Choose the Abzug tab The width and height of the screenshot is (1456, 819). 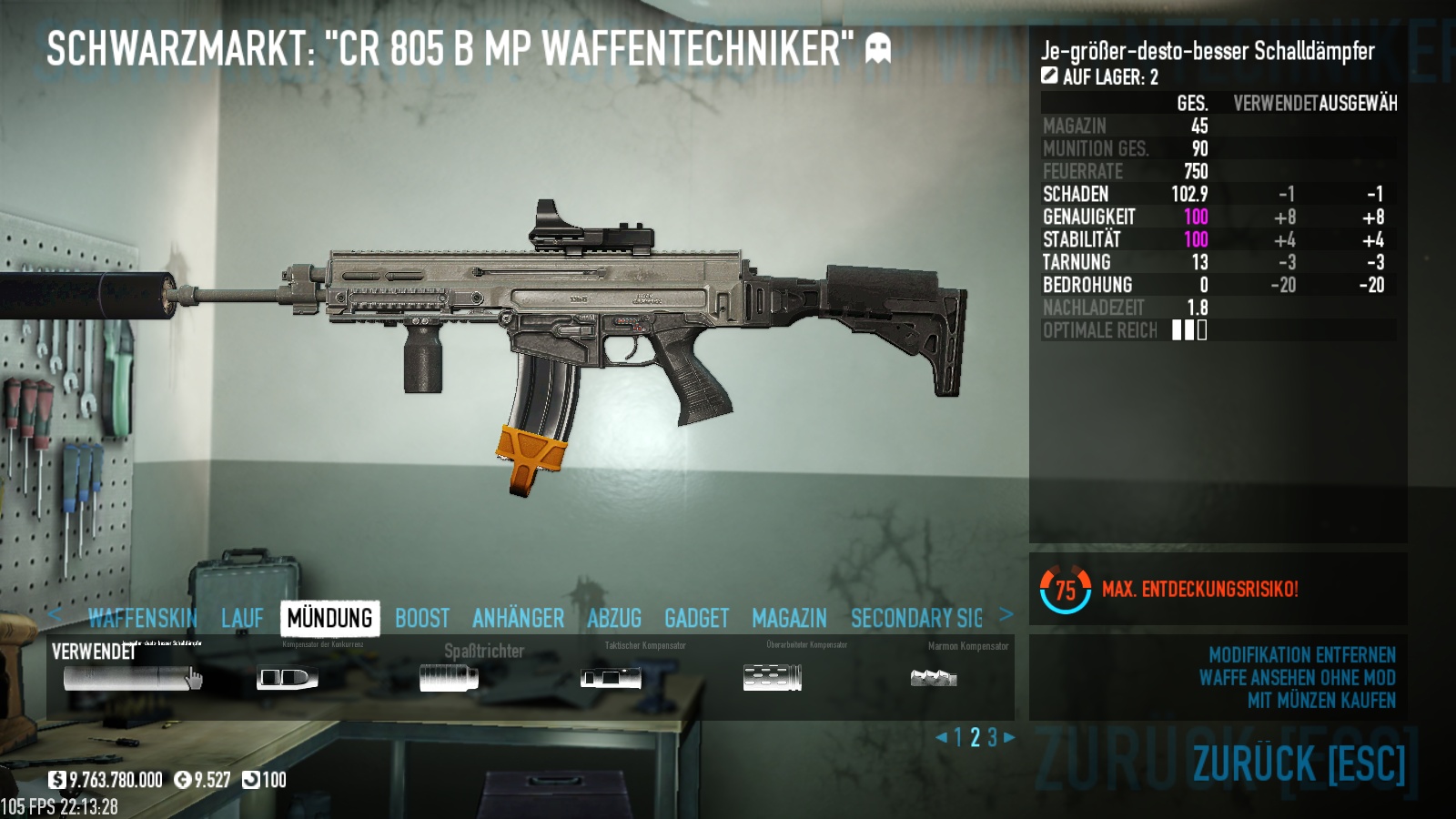(614, 619)
